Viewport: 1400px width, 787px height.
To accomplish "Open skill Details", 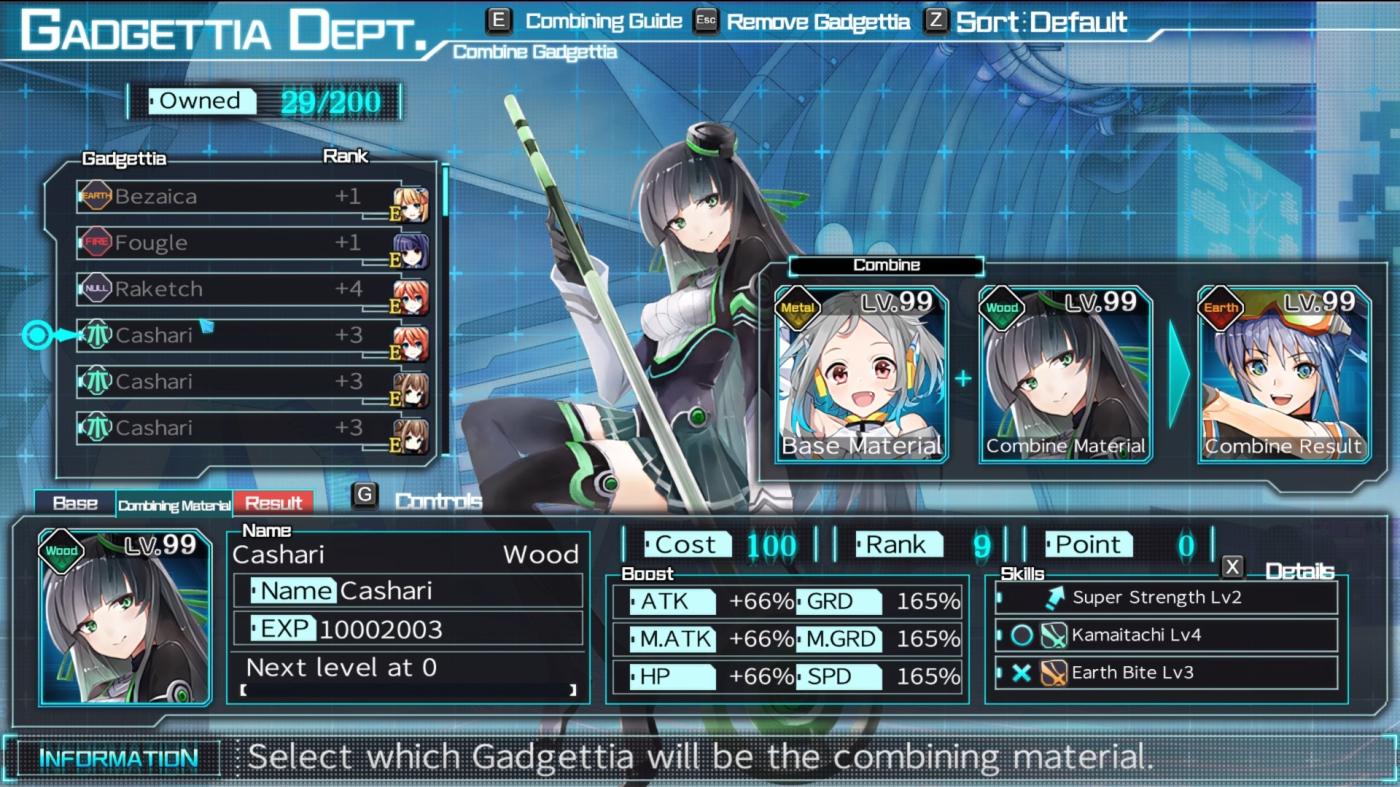I will (1299, 571).
